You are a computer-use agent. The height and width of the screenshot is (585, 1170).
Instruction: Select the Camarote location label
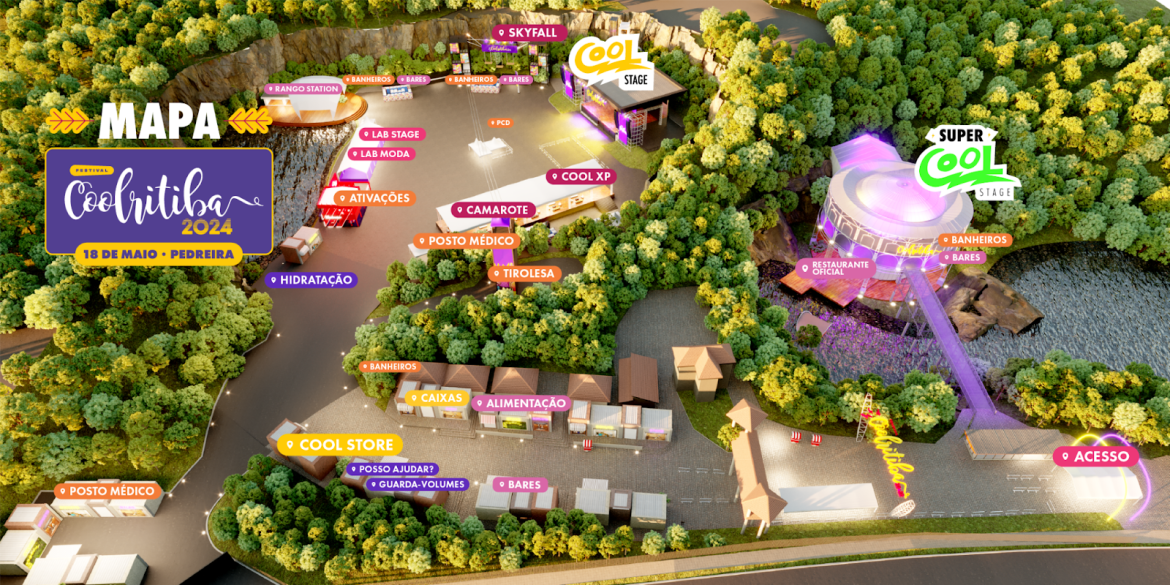click(493, 210)
